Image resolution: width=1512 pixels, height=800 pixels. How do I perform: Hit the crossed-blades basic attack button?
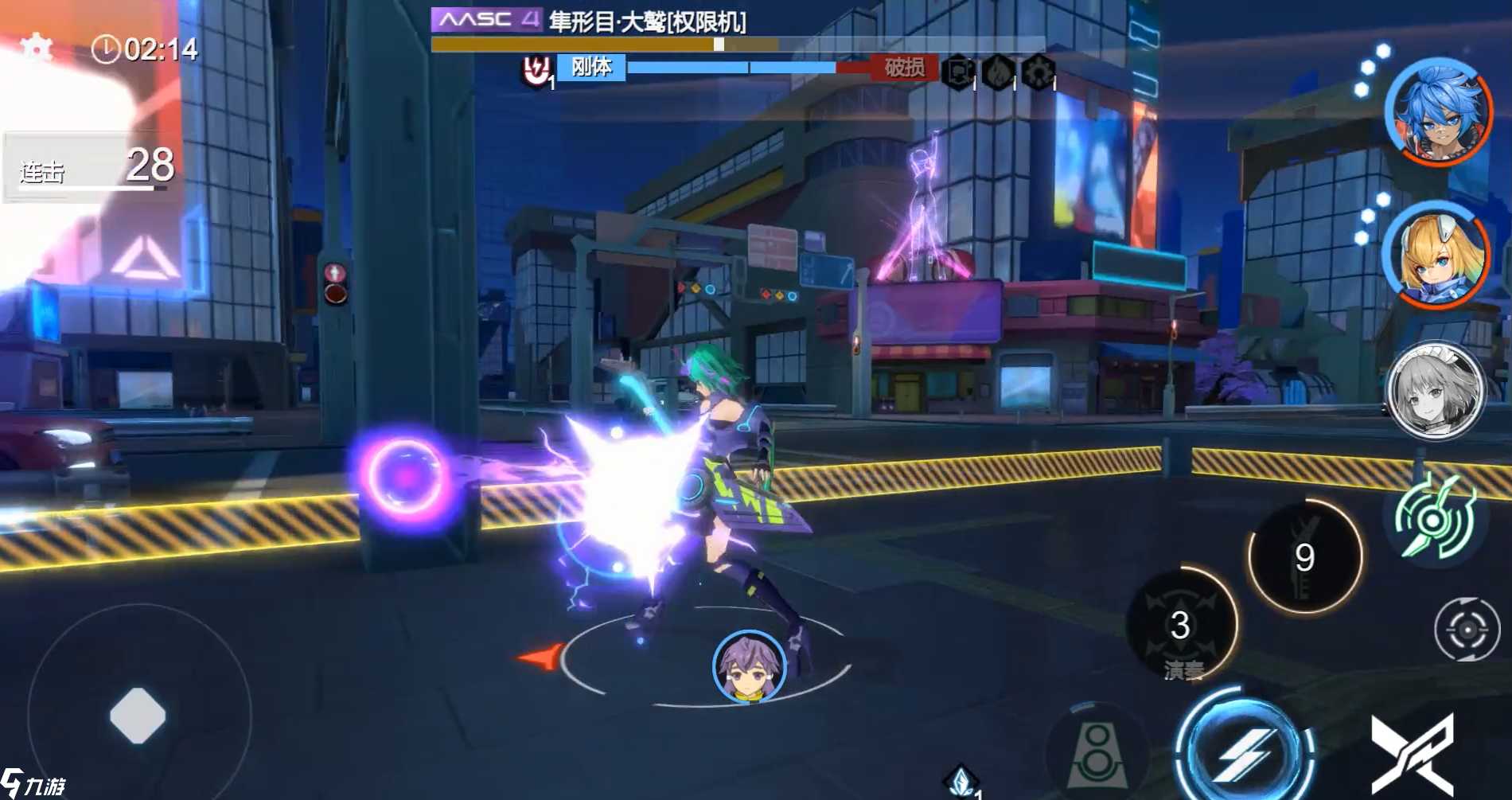click(x=1413, y=754)
